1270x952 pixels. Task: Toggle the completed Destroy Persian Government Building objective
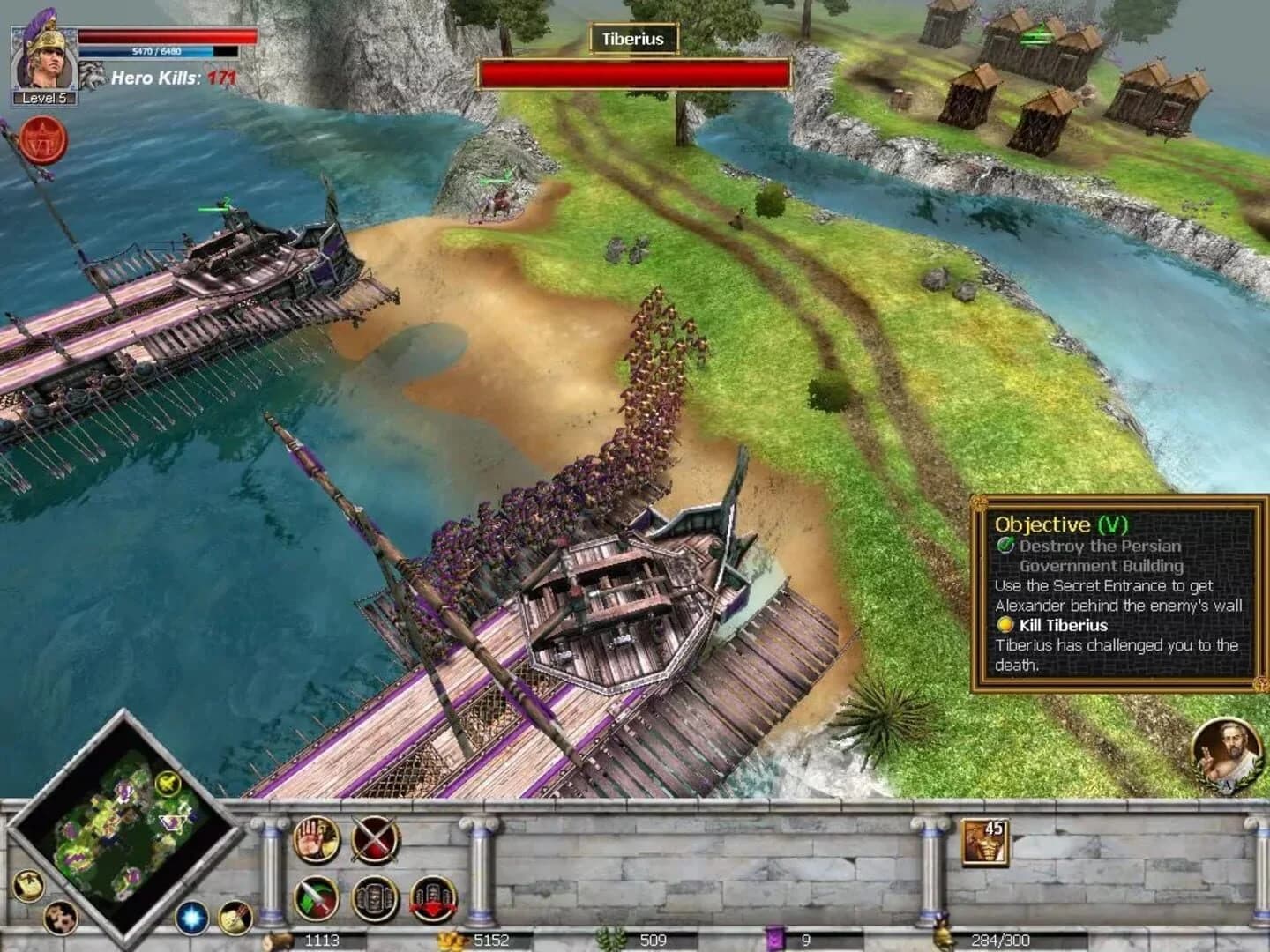(1006, 547)
